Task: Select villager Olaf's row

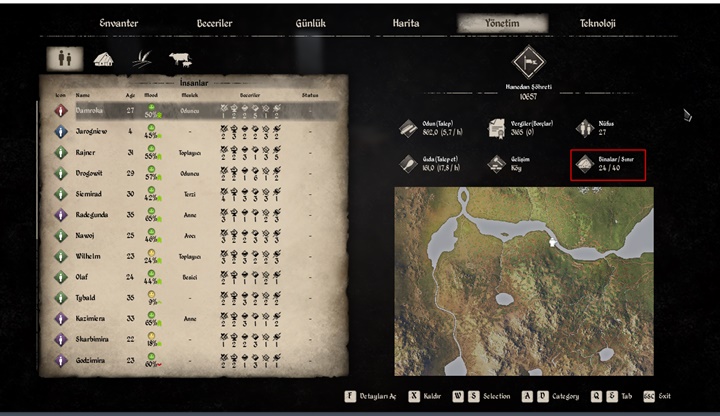Action: [x=88, y=276]
